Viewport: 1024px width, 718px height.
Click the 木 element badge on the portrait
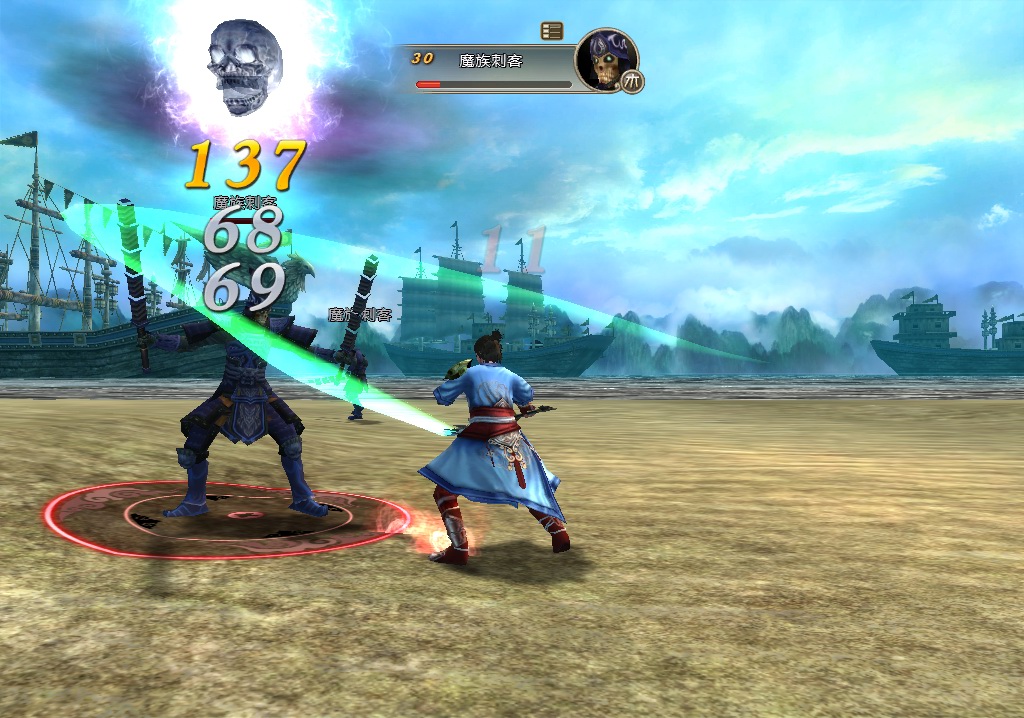click(632, 81)
